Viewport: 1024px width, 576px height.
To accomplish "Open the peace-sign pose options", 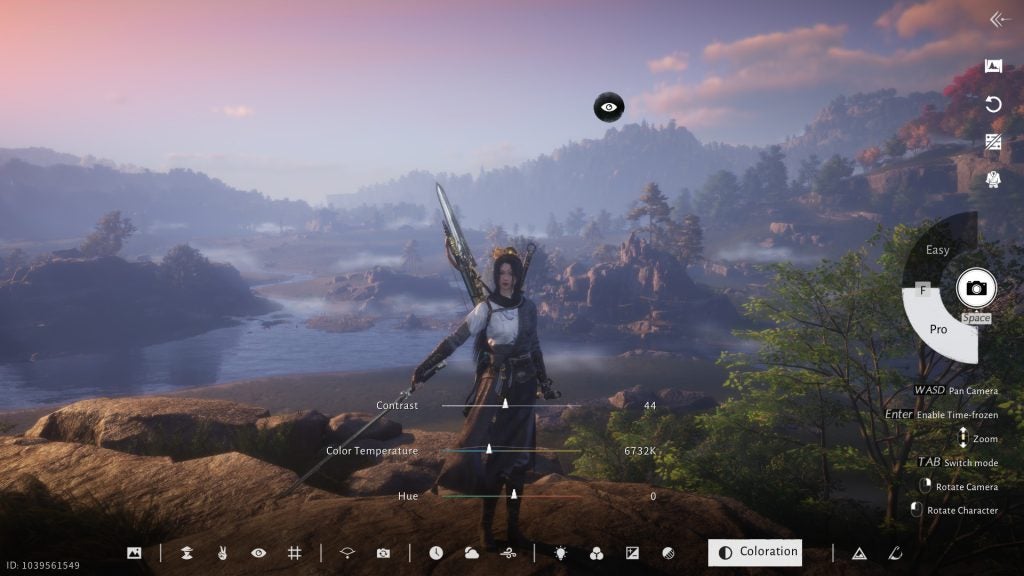I will click(222, 552).
